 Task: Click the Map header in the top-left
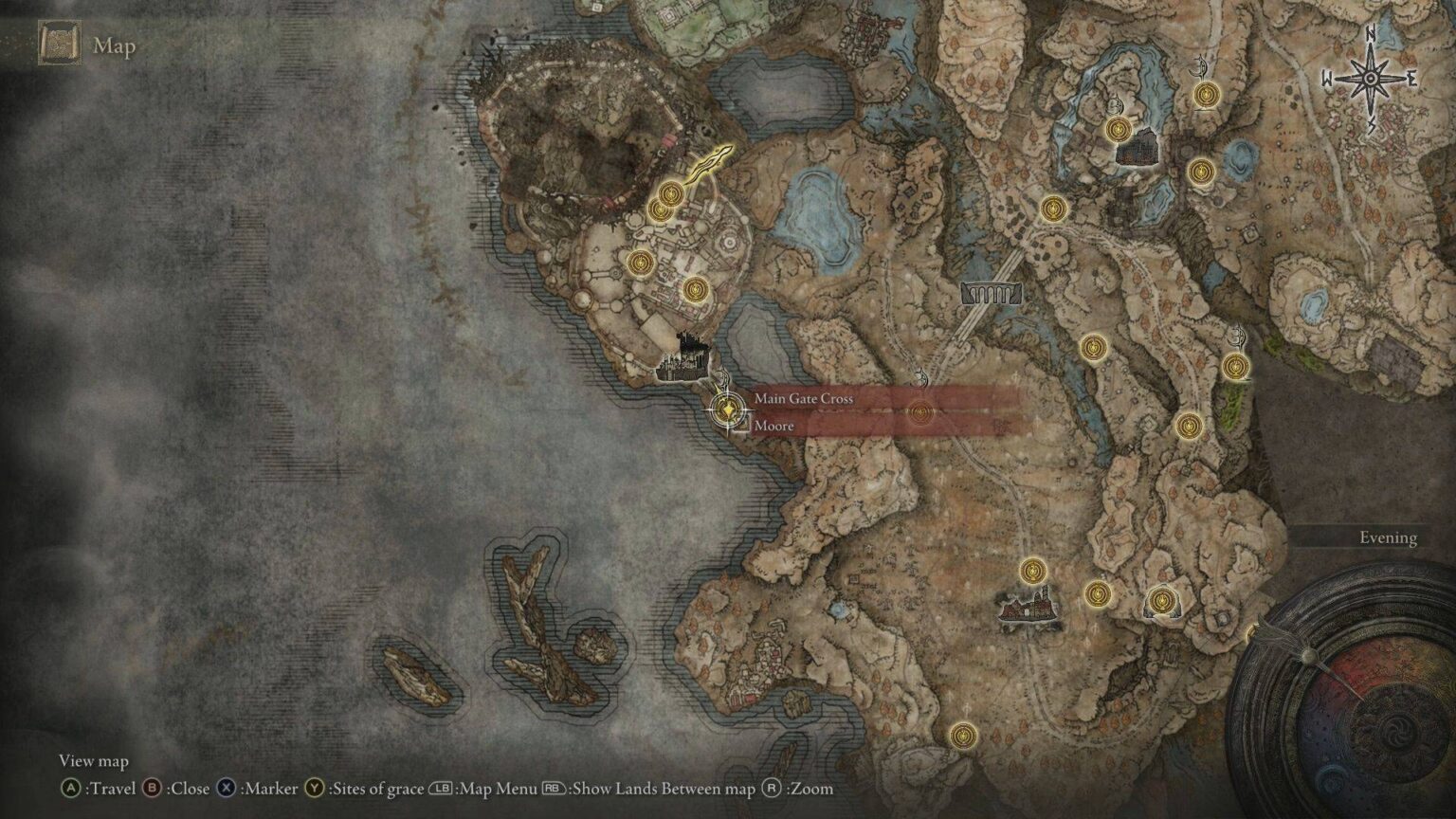(114, 45)
